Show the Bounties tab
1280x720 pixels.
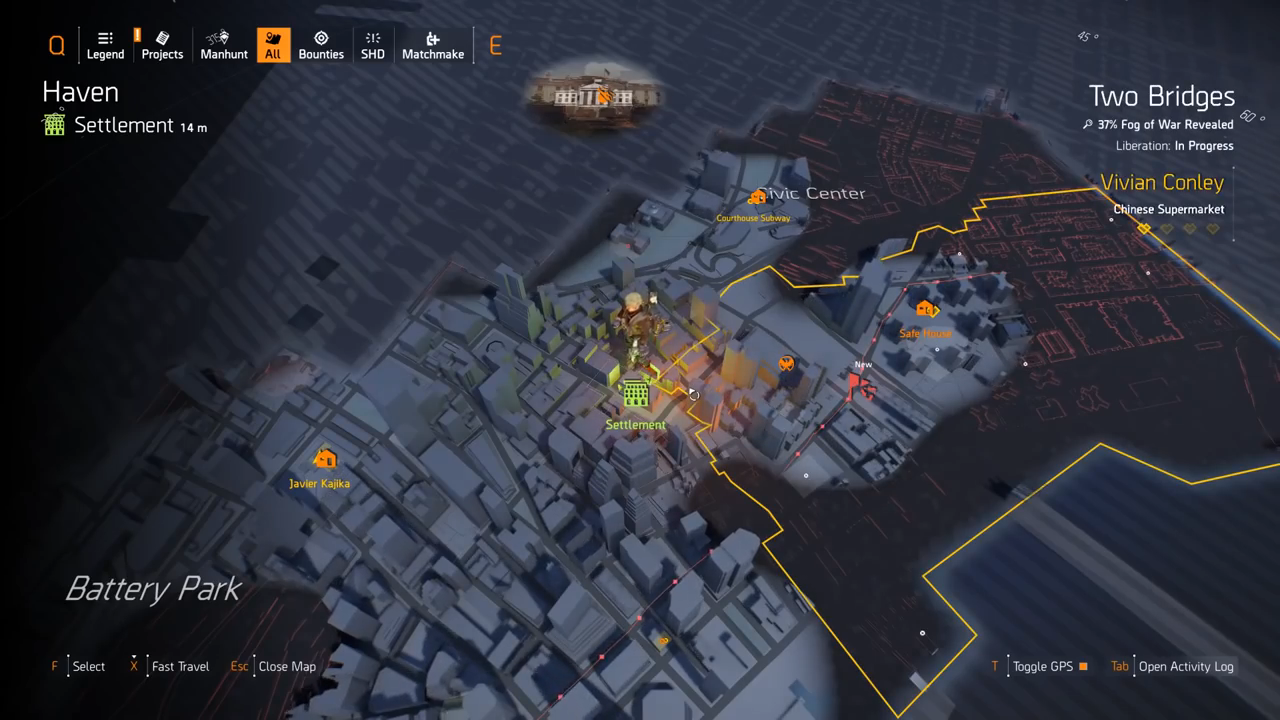click(321, 45)
